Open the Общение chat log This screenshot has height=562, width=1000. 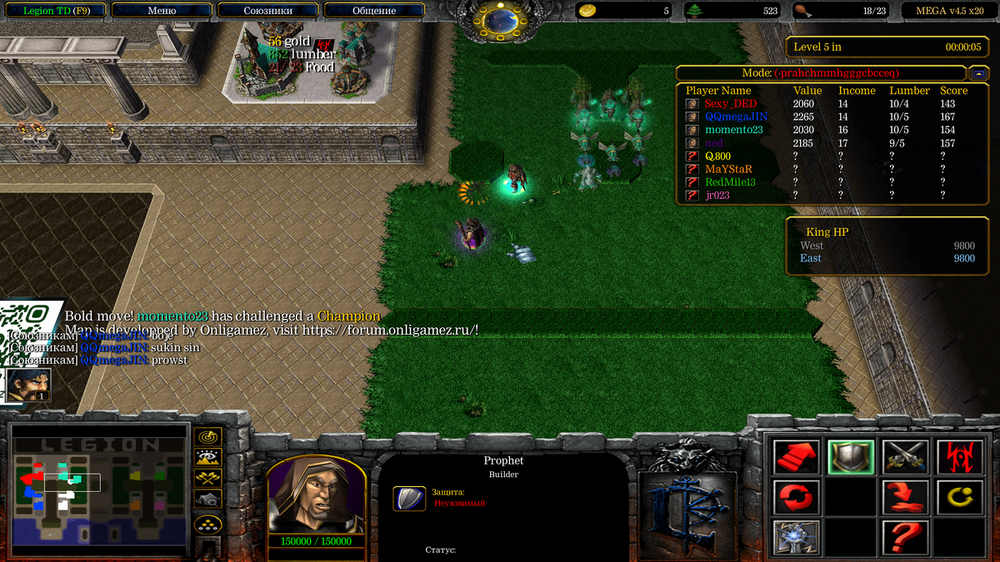(x=373, y=10)
